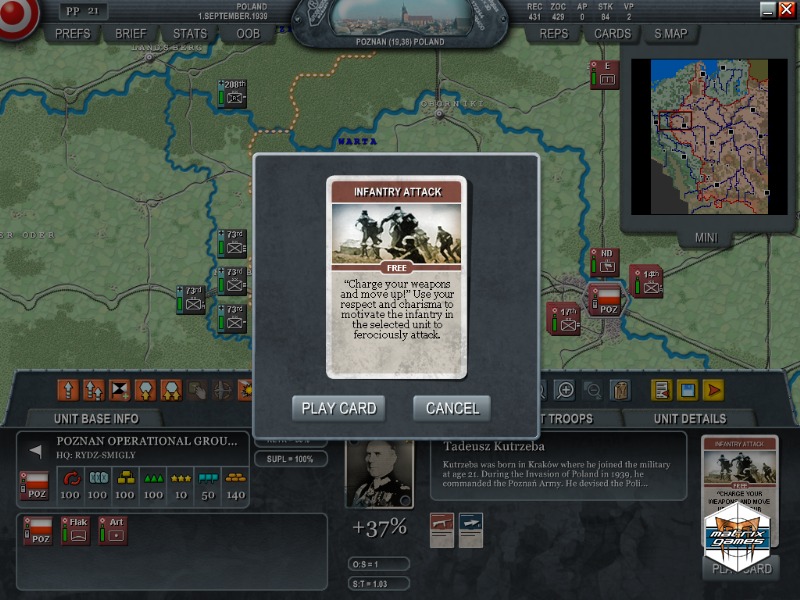
Task: Confirm with the PLAY CARD button
Action: [x=339, y=408]
